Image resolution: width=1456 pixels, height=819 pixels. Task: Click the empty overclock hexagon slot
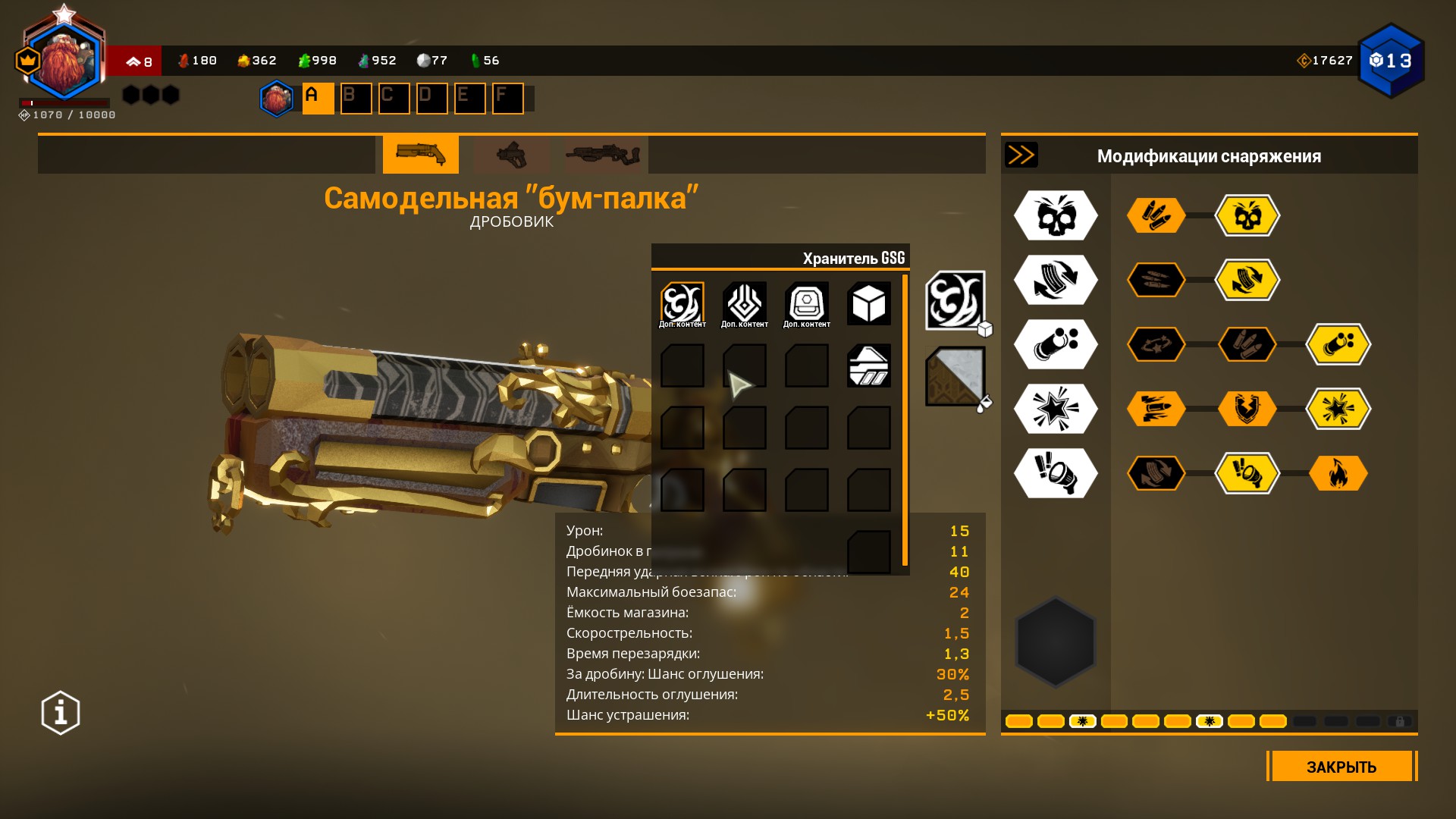1055,642
